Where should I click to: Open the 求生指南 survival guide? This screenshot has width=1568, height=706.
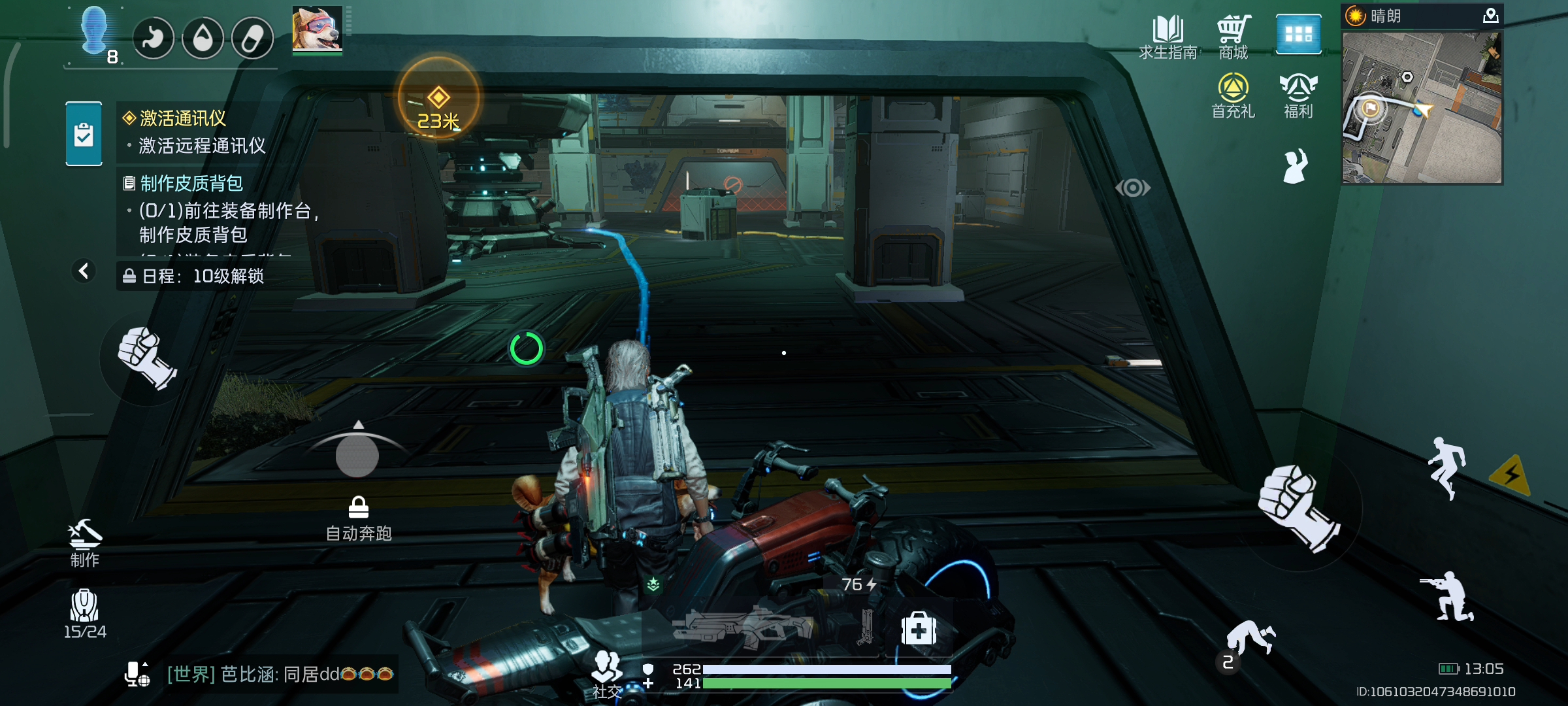coord(1168,37)
